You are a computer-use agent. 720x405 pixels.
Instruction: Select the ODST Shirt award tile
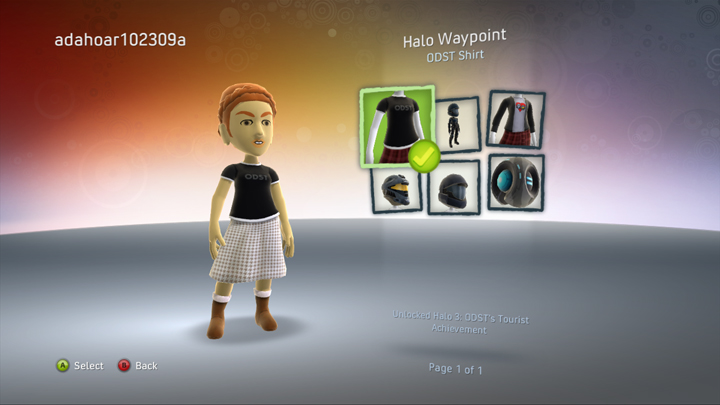pyautogui.click(x=397, y=125)
